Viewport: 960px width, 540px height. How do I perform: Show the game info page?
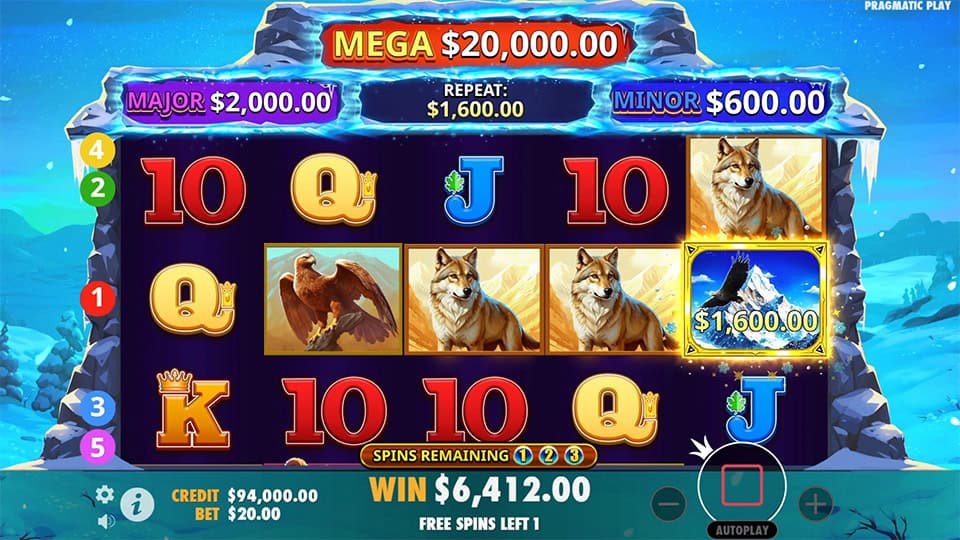(137, 504)
